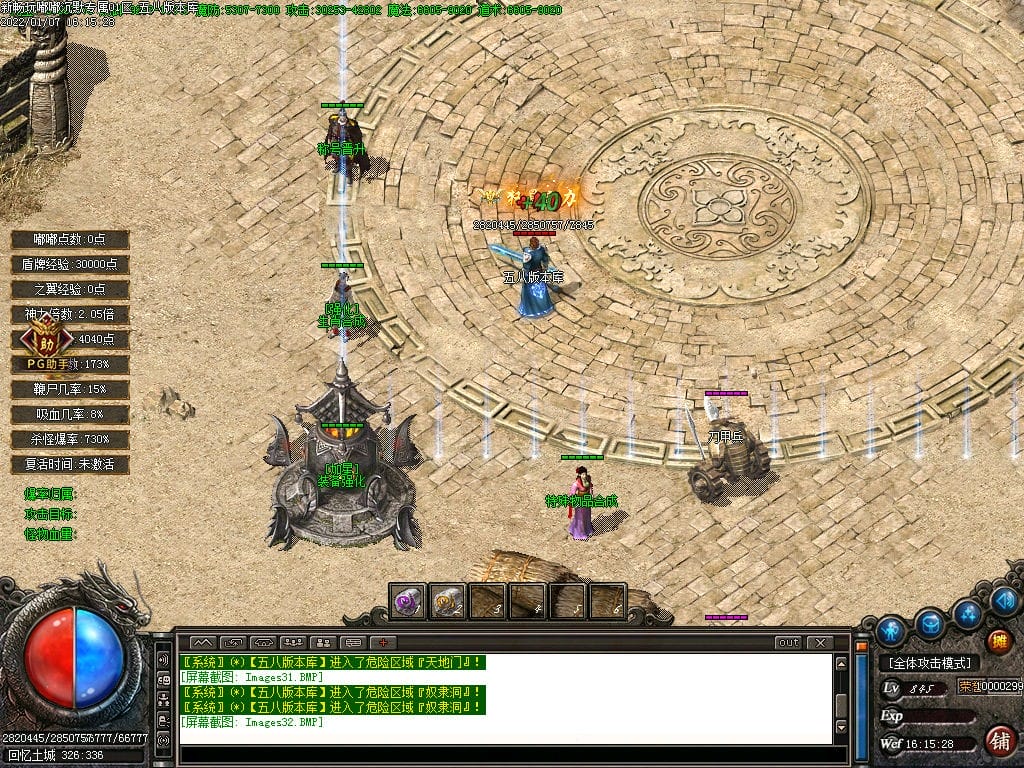Open the PG助手 helper badge
The width and height of the screenshot is (1024, 768).
tap(41, 338)
